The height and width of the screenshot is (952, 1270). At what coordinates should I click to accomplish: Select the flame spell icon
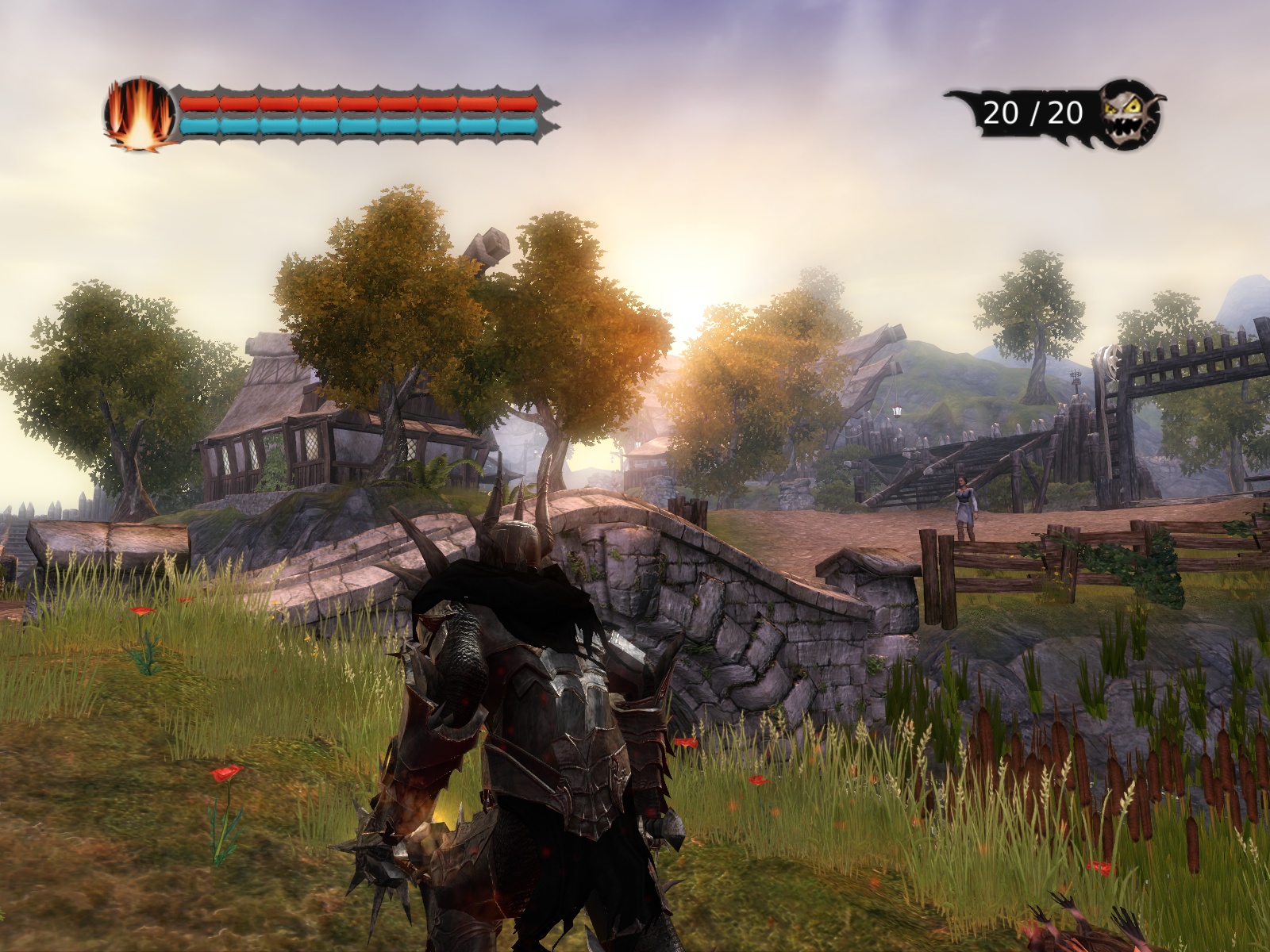coord(140,114)
